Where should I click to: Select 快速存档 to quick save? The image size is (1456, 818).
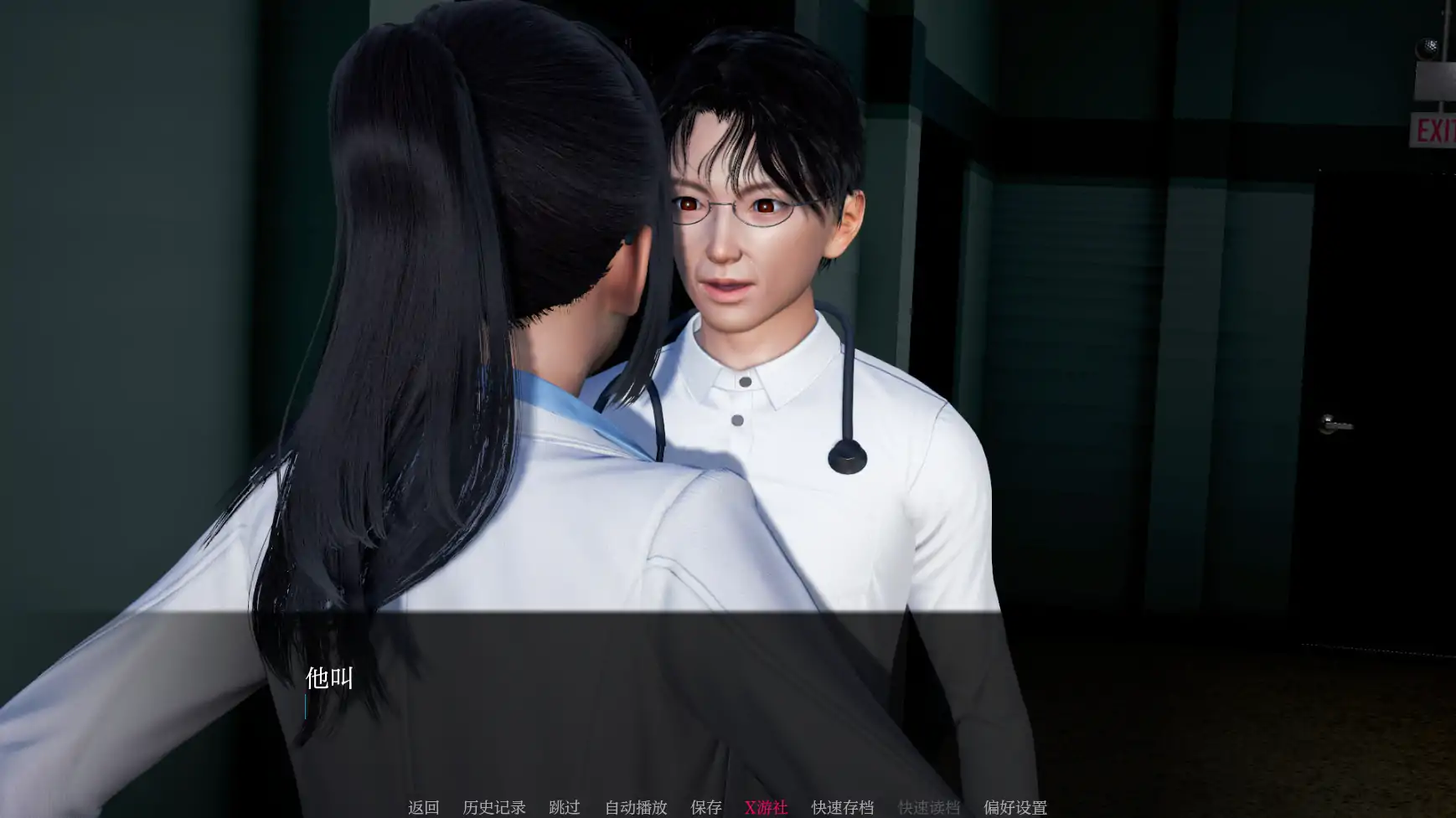[x=842, y=807]
